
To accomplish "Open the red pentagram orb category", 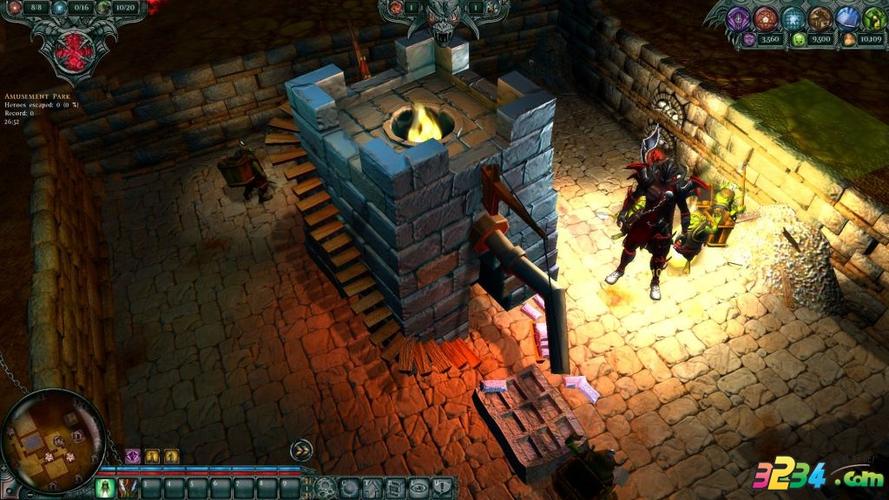I will pyautogui.click(x=766, y=18).
